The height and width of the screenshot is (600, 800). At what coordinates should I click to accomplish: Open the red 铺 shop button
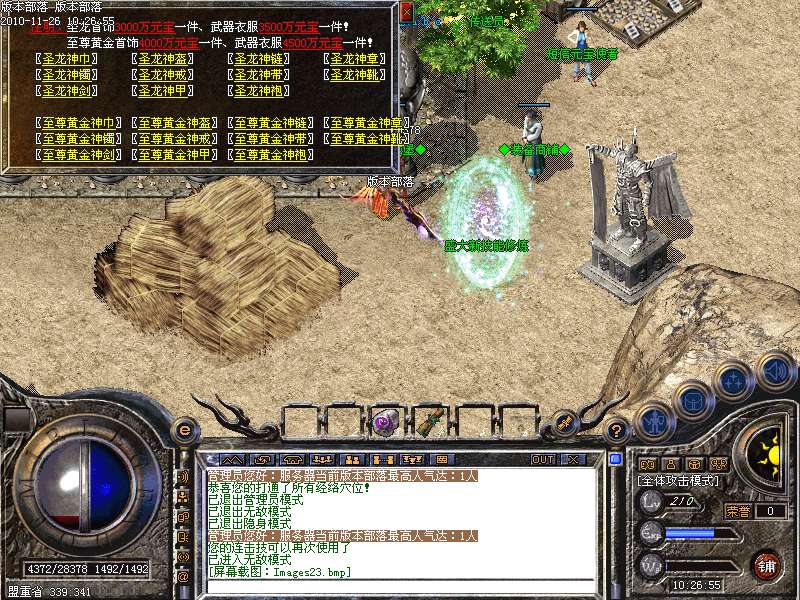pos(767,565)
